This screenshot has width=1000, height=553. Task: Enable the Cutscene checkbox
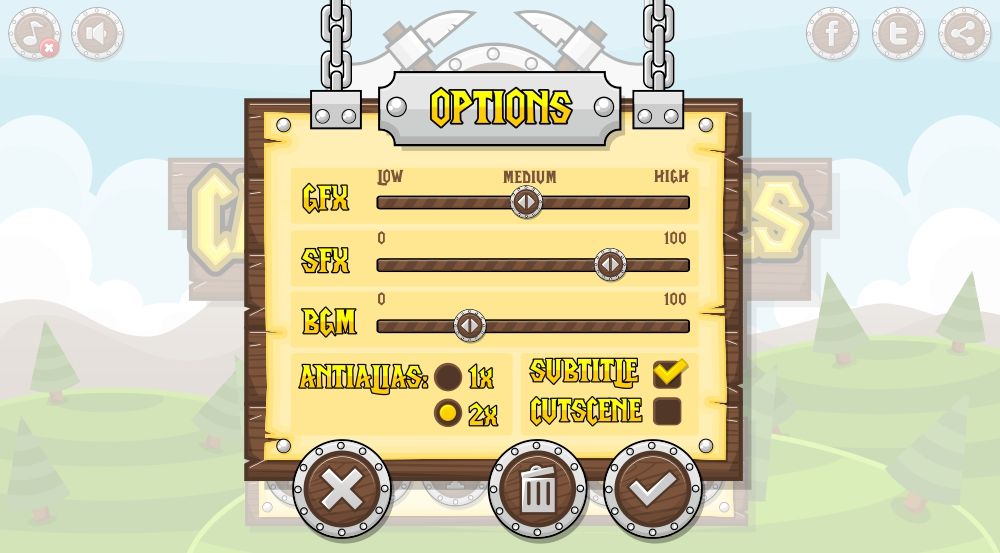coord(667,411)
